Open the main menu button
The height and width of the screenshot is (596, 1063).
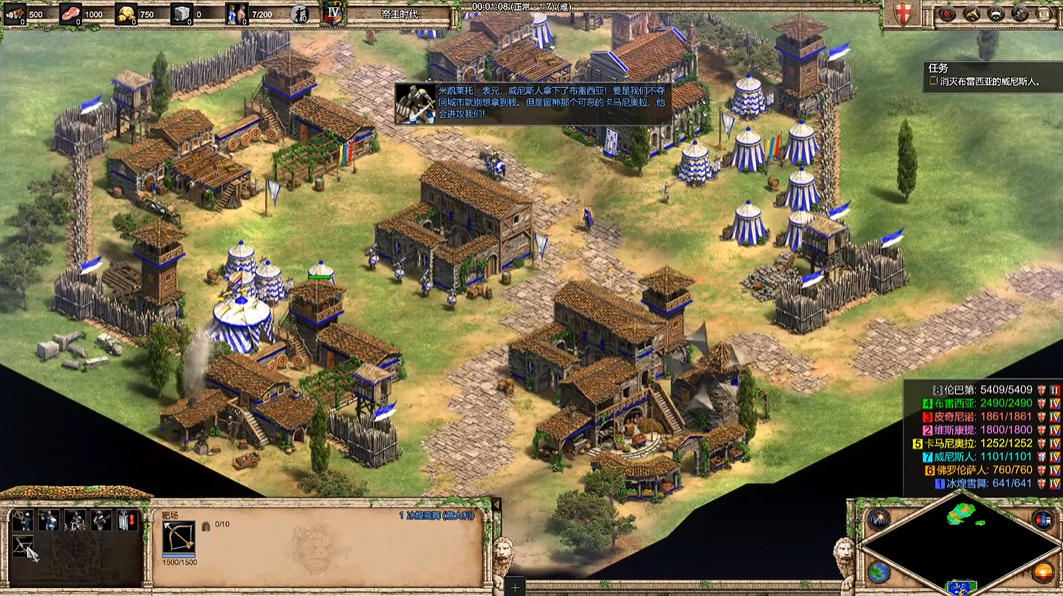point(1046,14)
